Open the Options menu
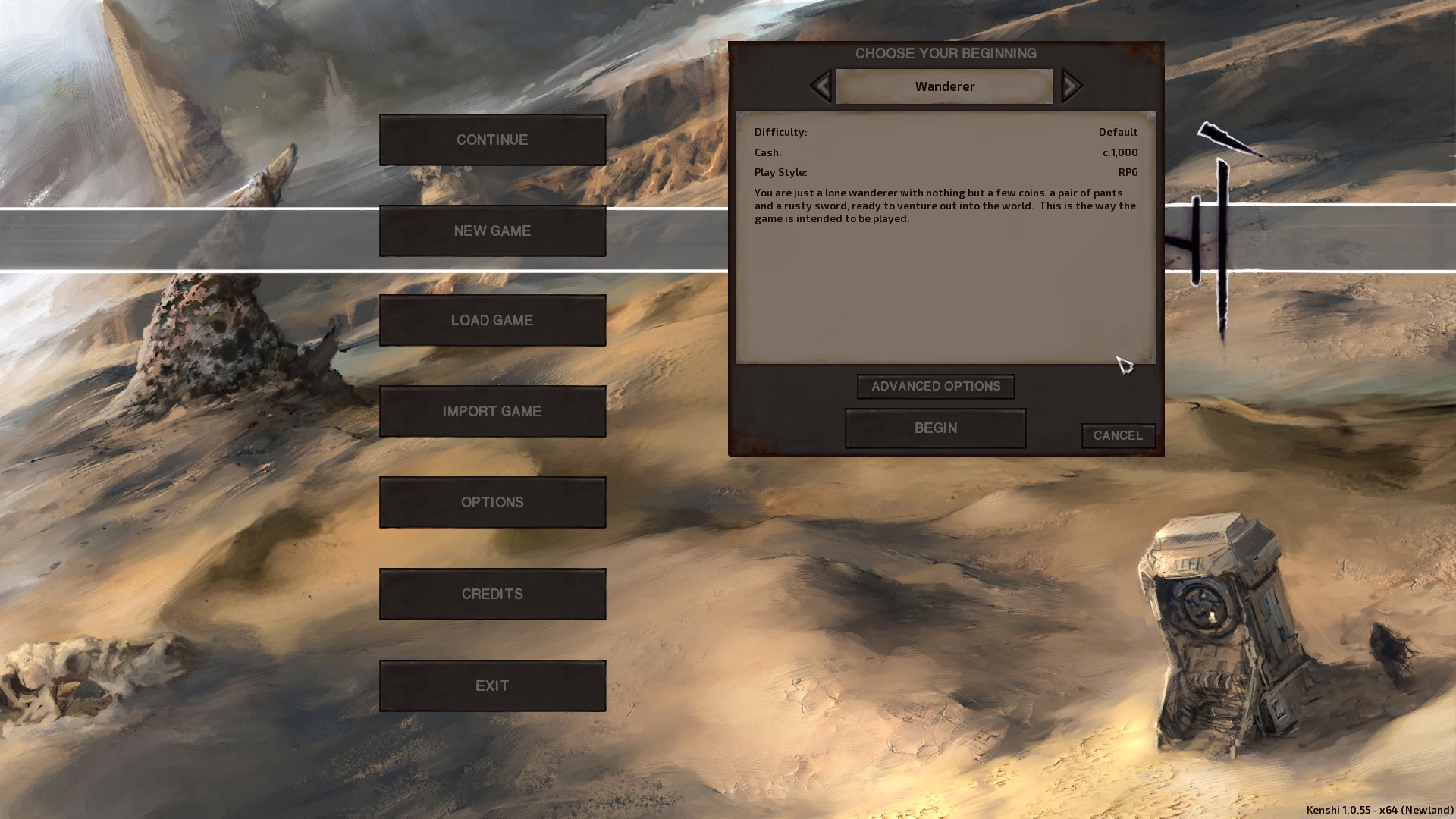The height and width of the screenshot is (819, 1456). [x=492, y=502]
